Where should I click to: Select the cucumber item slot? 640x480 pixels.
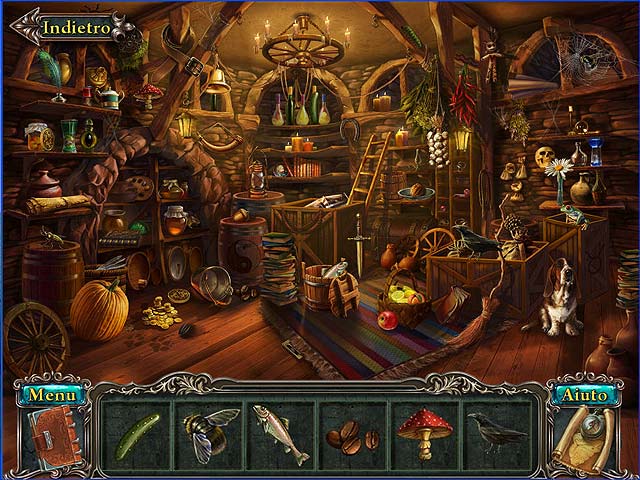pyautogui.click(x=136, y=436)
